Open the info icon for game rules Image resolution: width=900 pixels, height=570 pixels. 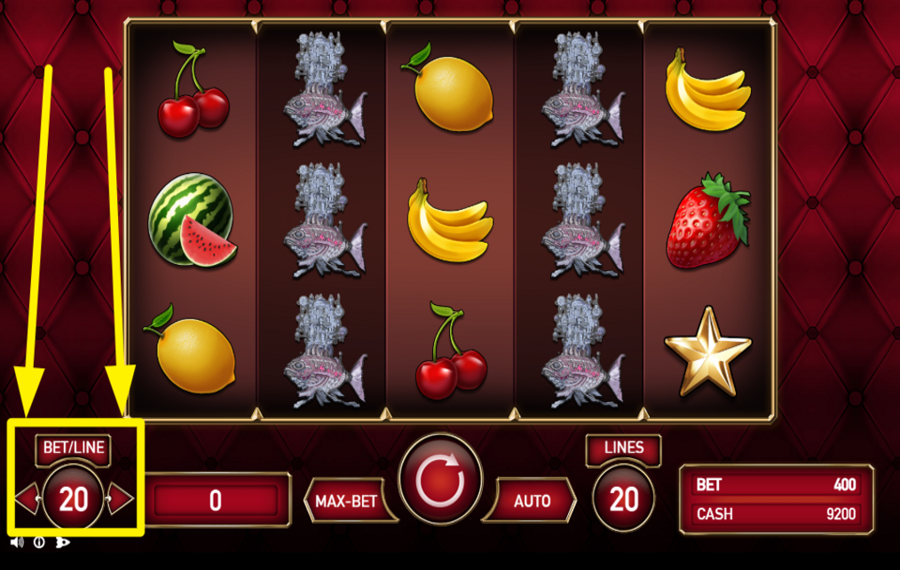pos(40,542)
